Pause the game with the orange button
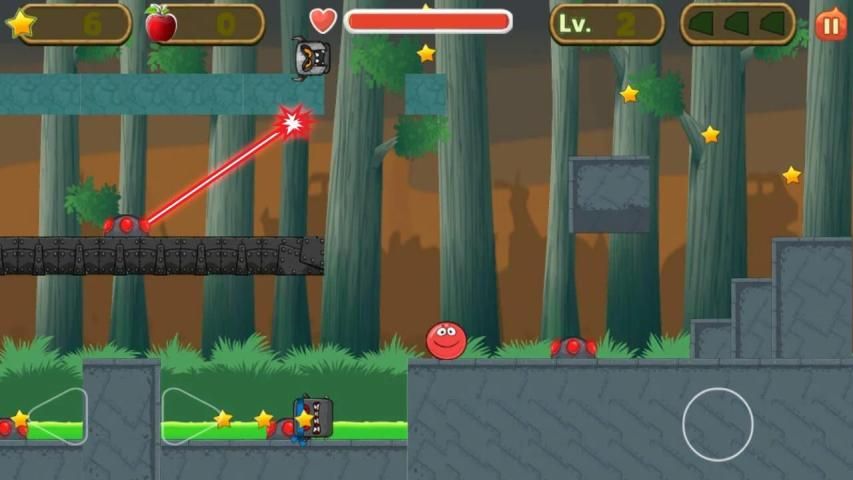The height and width of the screenshot is (480, 853). [830, 24]
